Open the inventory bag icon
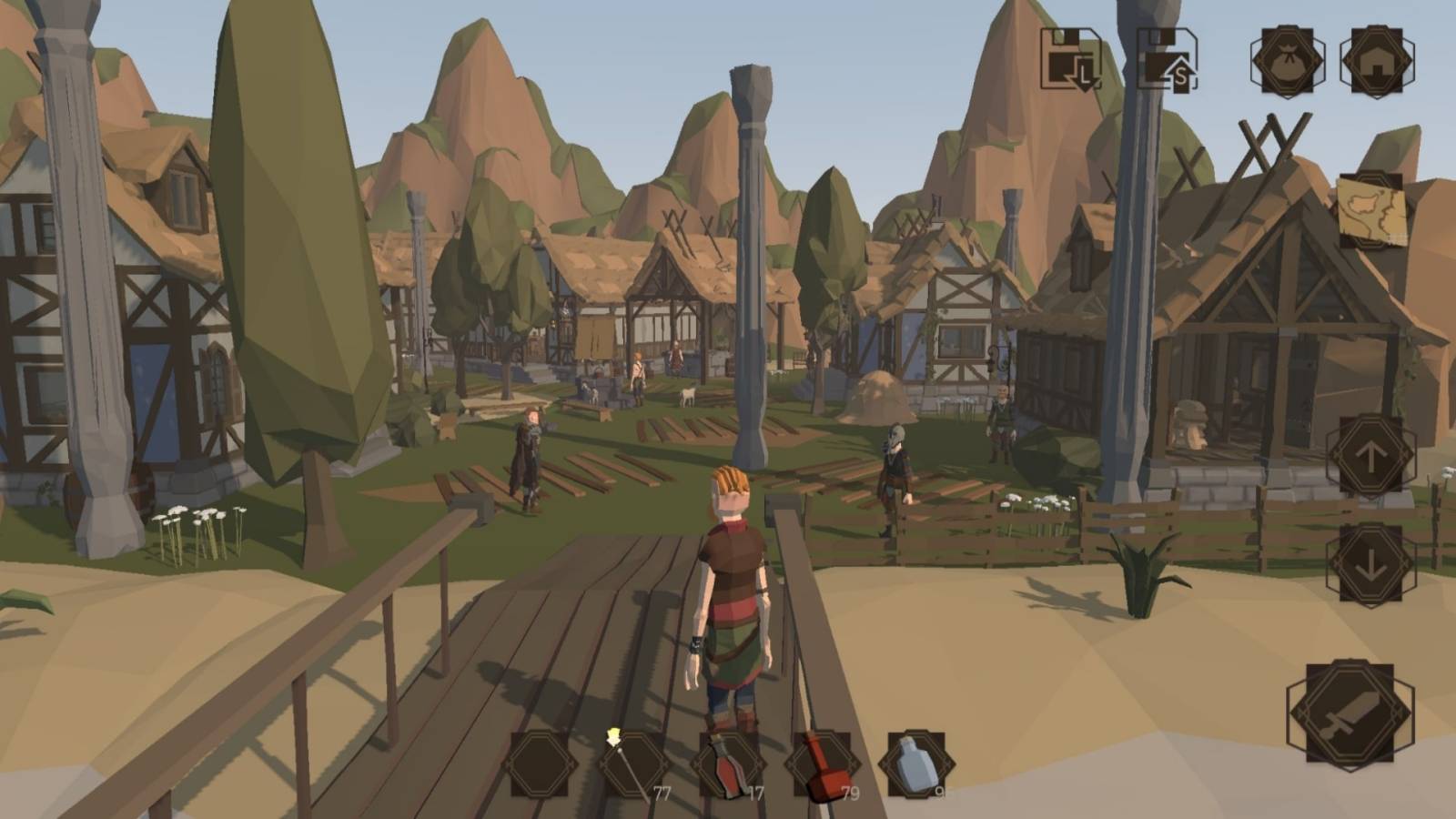Image resolution: width=1456 pixels, height=819 pixels. (x=1289, y=62)
